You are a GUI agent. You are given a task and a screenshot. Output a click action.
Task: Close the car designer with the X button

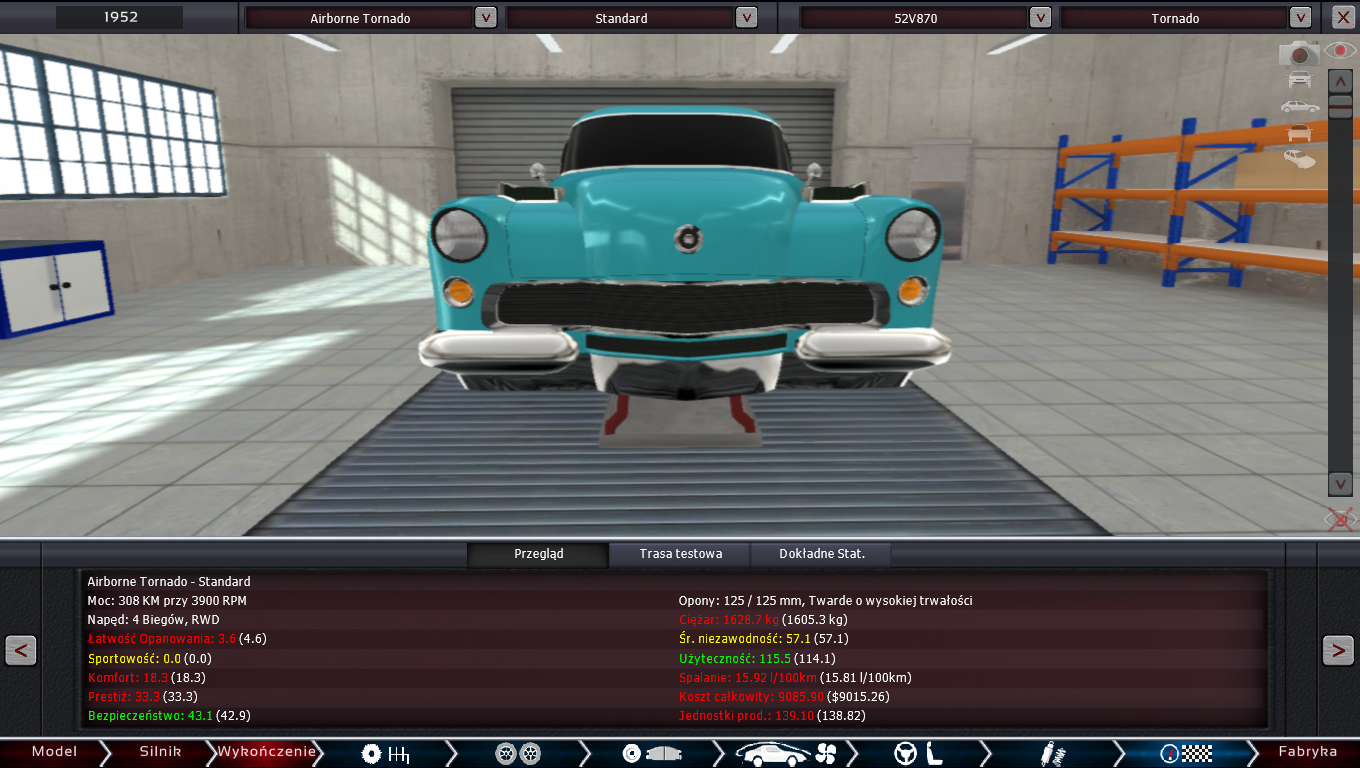[x=1342, y=18]
